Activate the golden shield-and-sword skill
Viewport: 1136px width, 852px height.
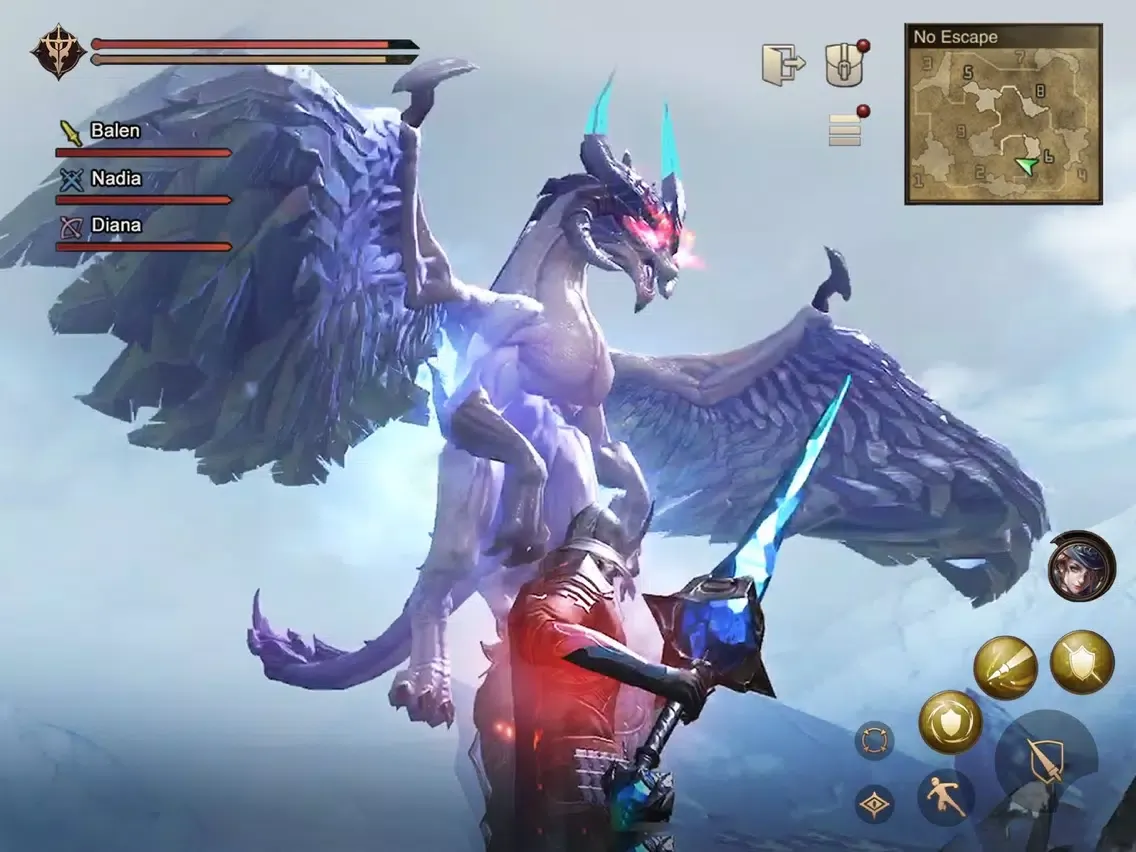click(1082, 662)
